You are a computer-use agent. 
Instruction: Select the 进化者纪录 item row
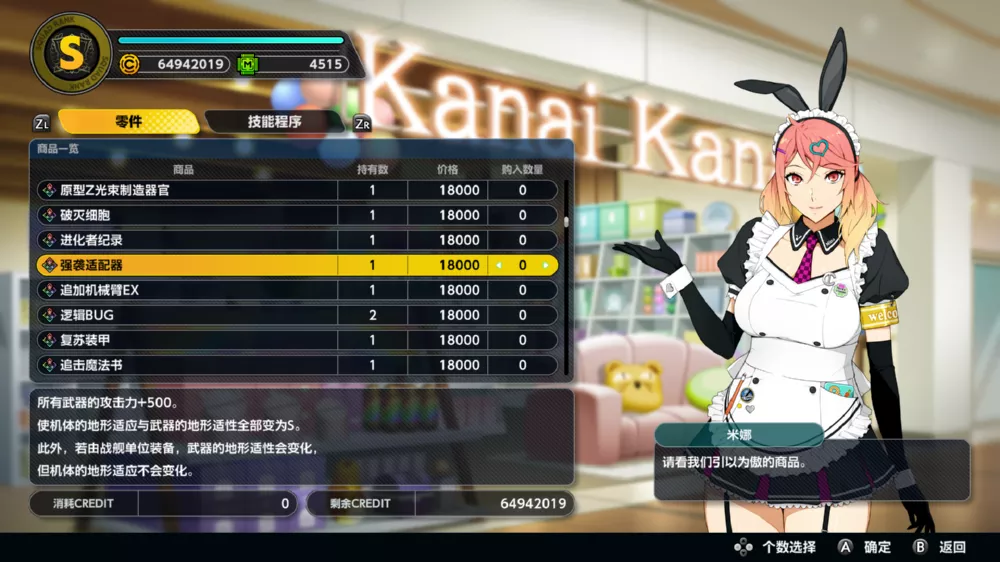(190, 240)
